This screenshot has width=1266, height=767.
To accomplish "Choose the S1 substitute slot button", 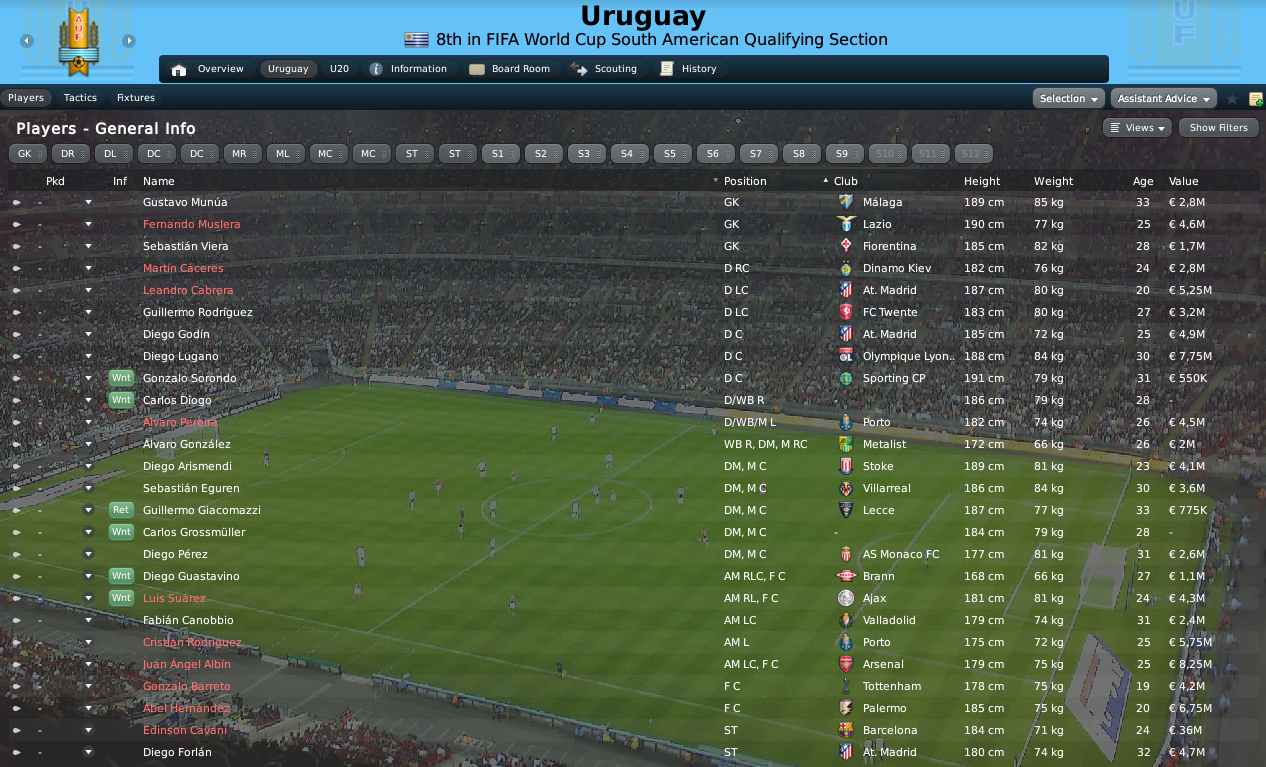I will click(500, 154).
